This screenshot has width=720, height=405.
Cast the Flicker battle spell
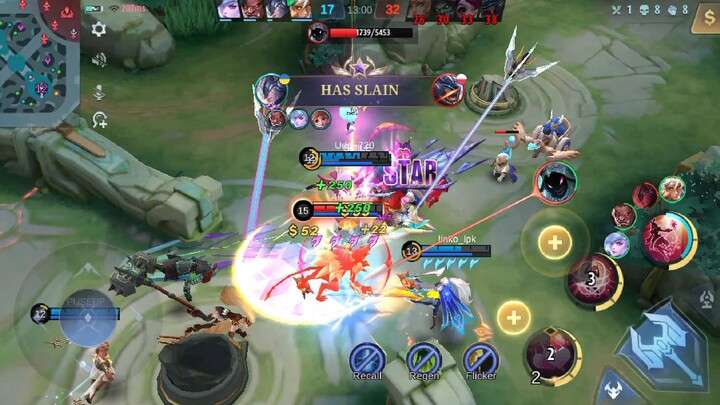[x=481, y=359]
